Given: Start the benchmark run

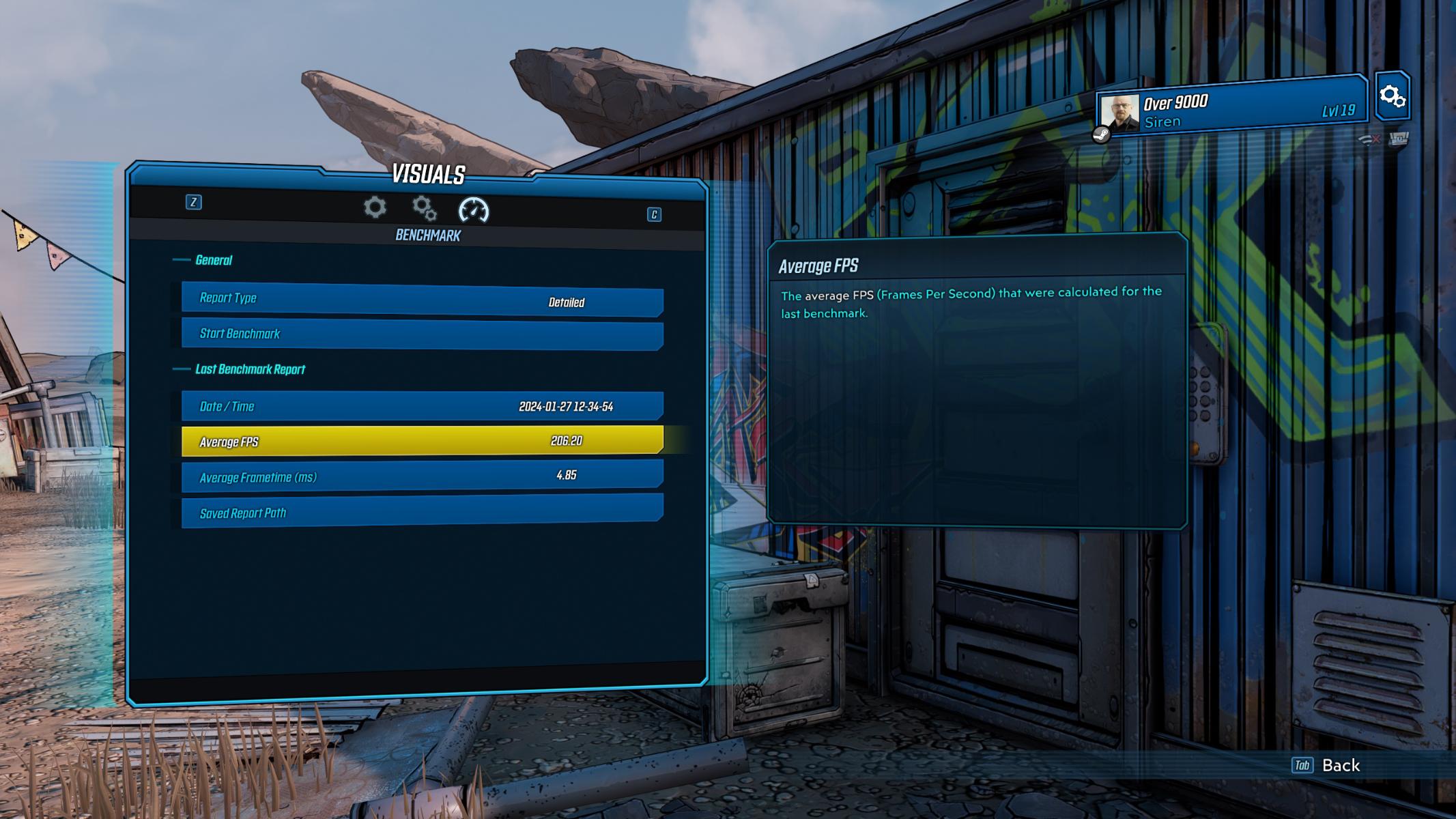Looking at the screenshot, I should [x=422, y=334].
